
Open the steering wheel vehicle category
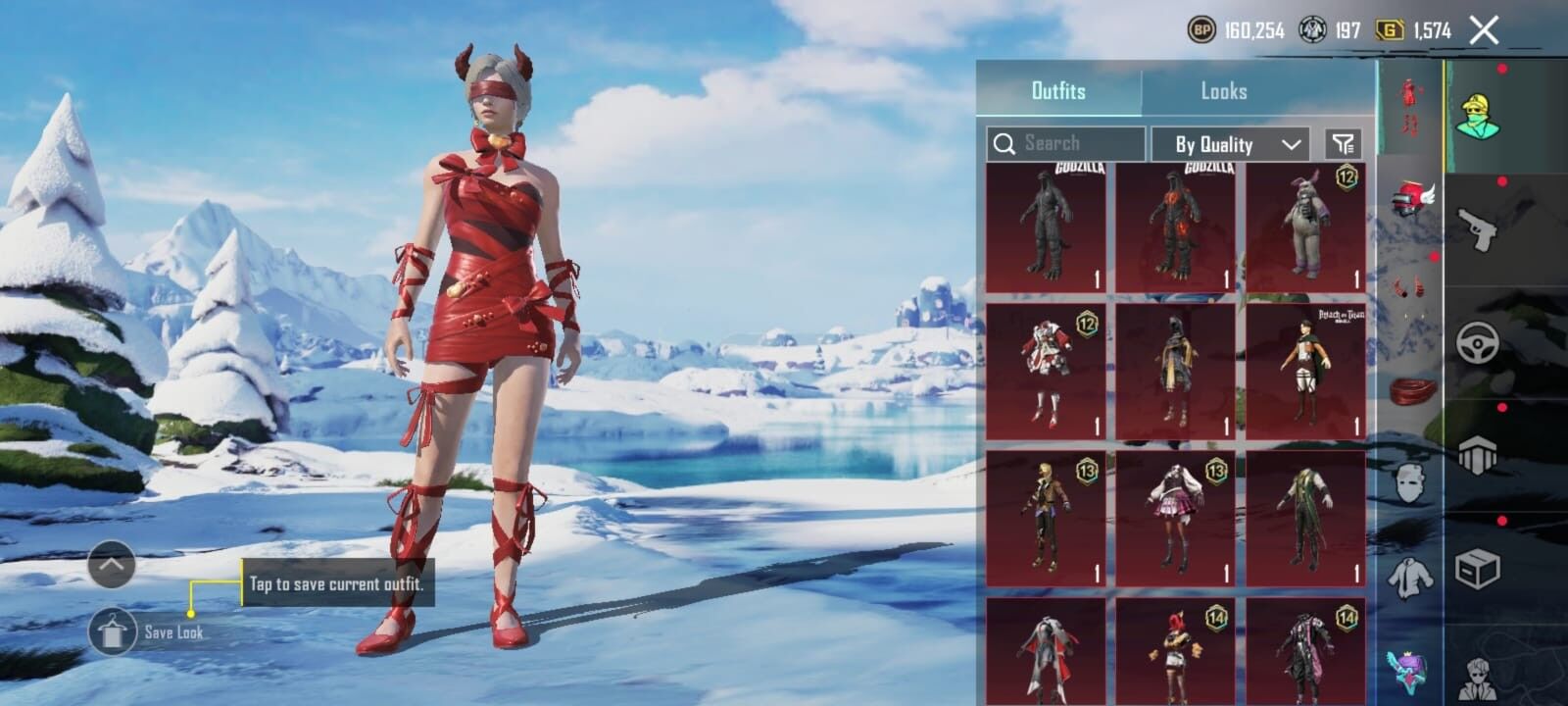pyautogui.click(x=1478, y=343)
